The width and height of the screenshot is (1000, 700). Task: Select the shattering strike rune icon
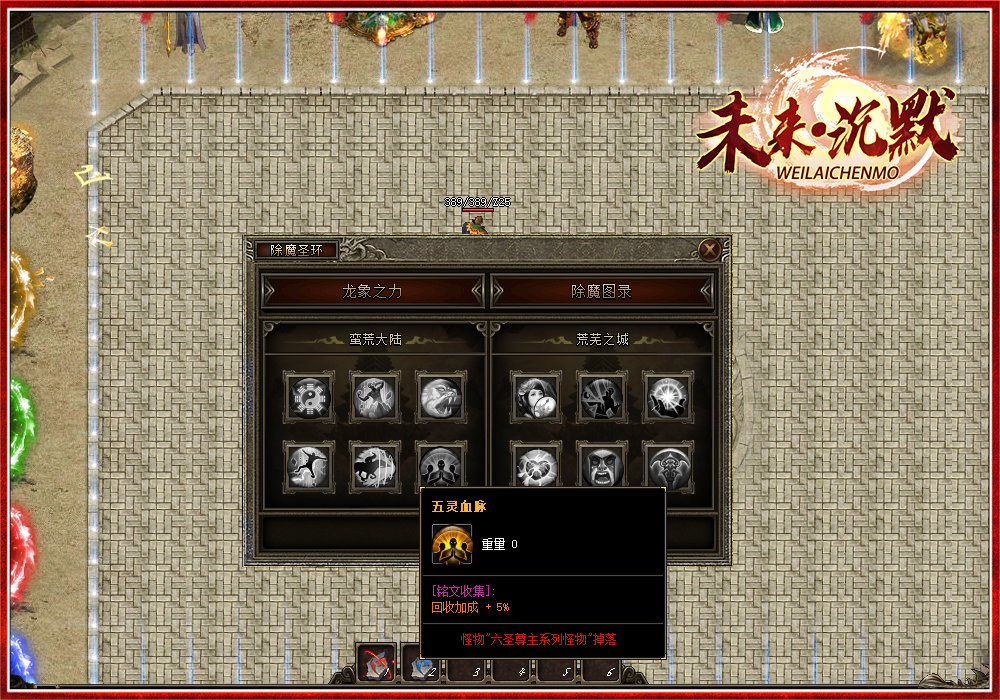tap(602, 398)
